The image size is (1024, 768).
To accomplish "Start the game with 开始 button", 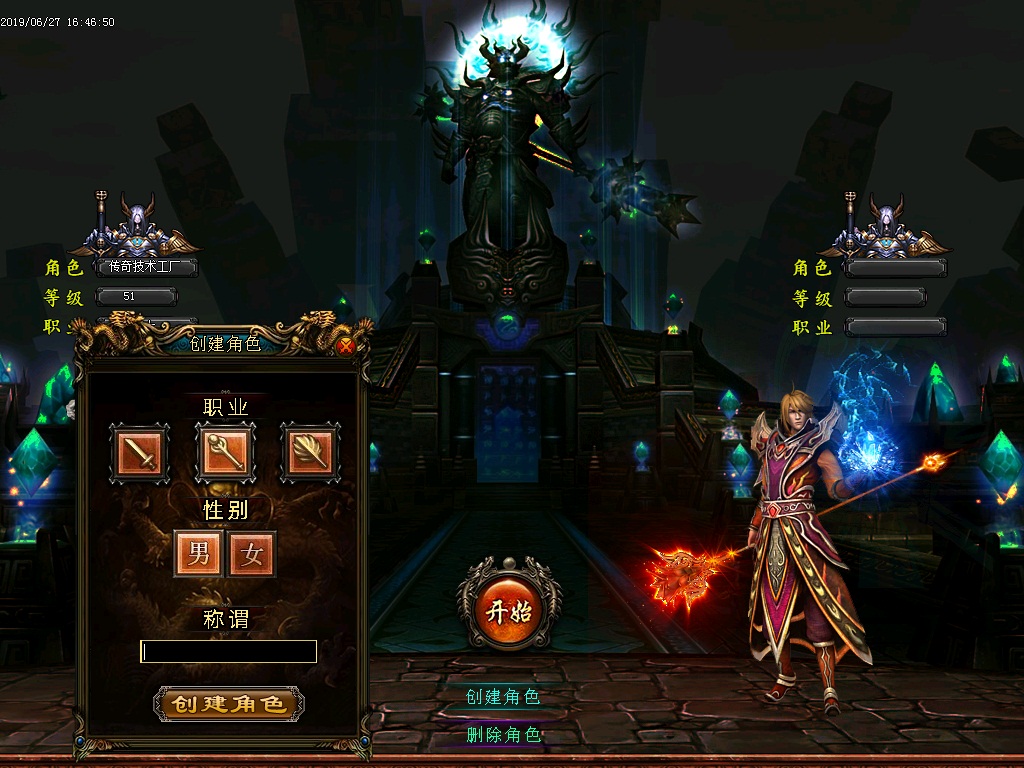I will point(509,611).
